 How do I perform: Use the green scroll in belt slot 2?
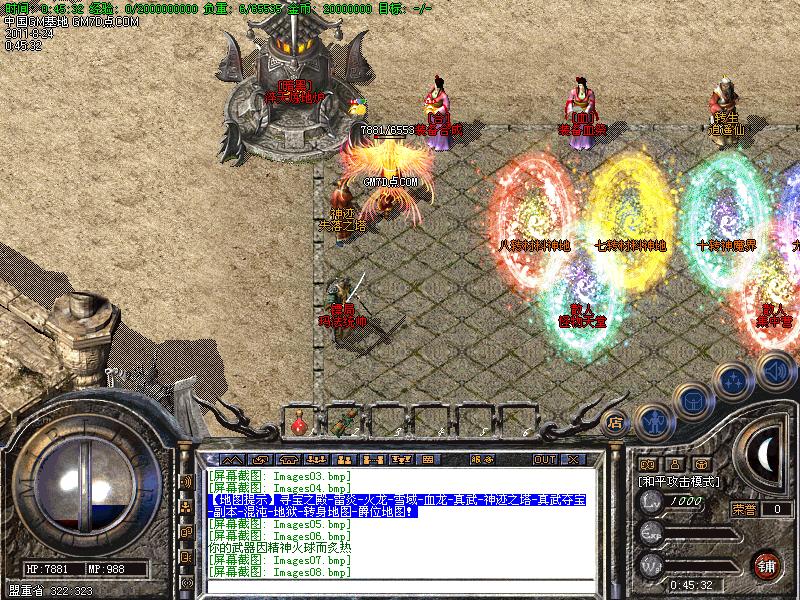click(x=345, y=423)
